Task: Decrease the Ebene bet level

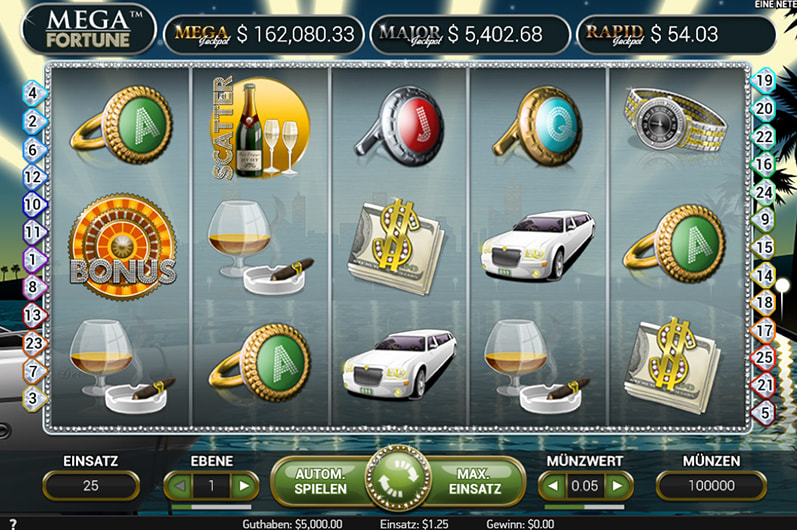Action: [179, 486]
